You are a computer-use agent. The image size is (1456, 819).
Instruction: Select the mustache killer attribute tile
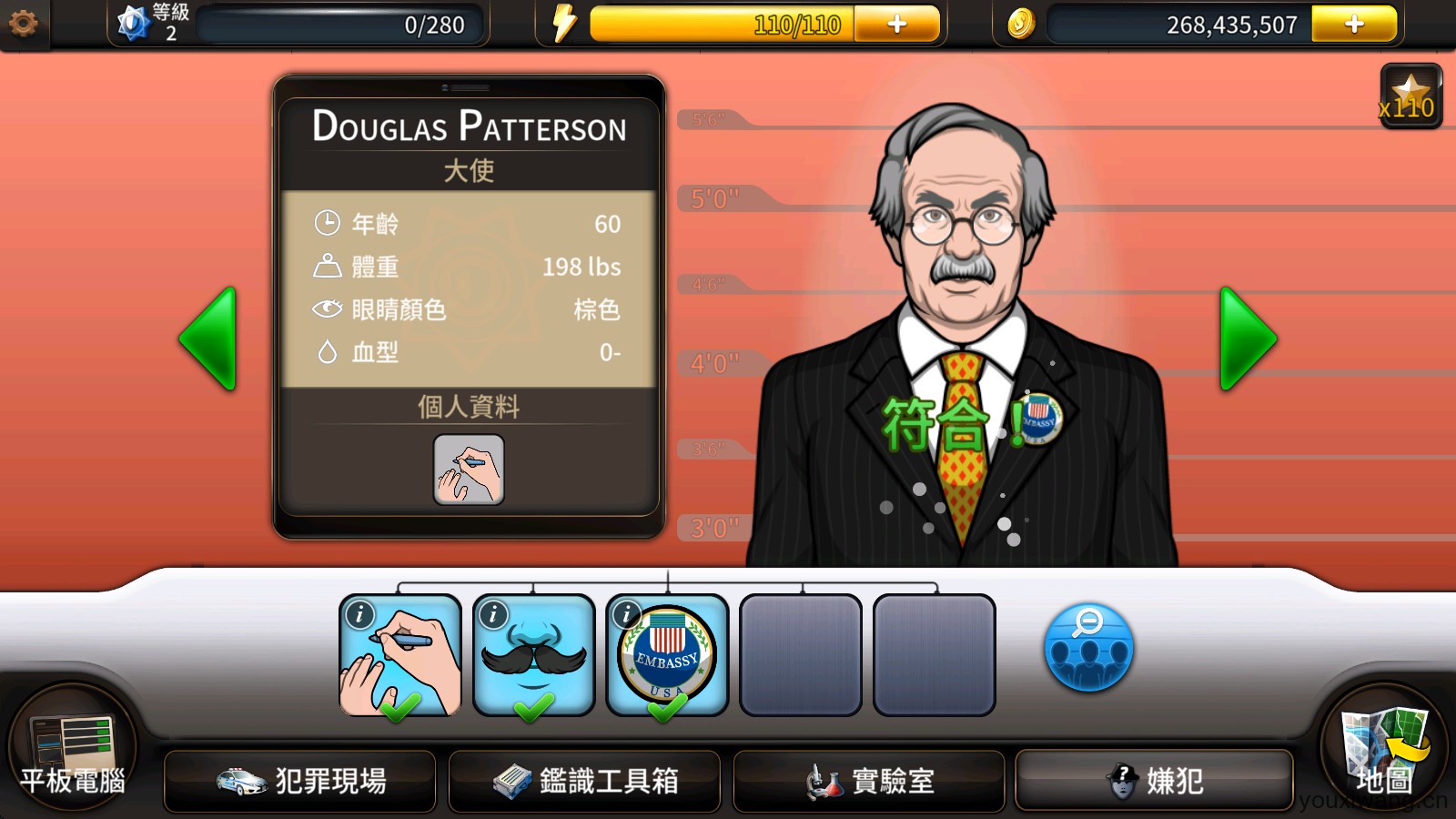(x=534, y=655)
